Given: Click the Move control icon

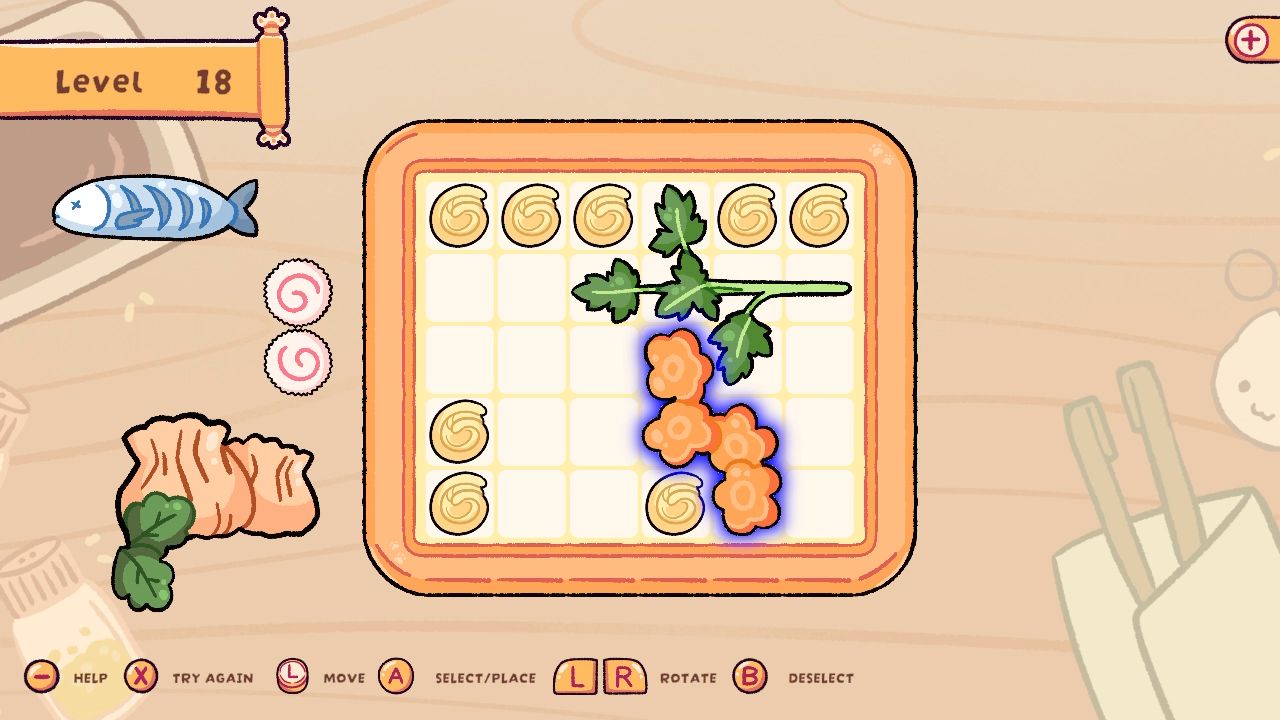Looking at the screenshot, I should click(291, 677).
